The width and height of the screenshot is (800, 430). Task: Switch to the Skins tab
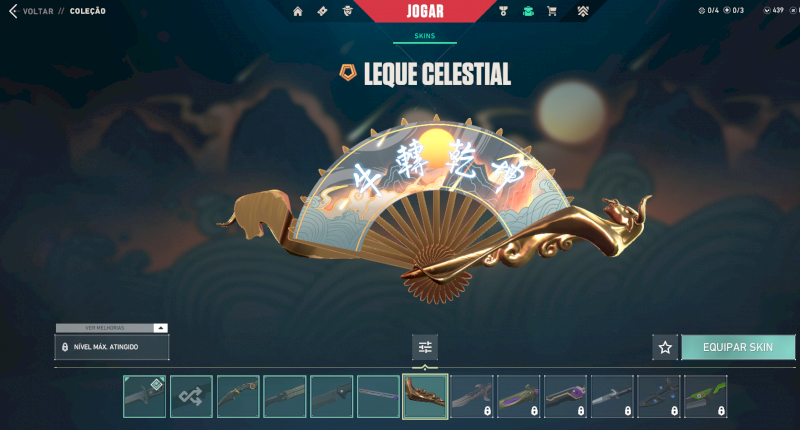pyautogui.click(x=425, y=37)
